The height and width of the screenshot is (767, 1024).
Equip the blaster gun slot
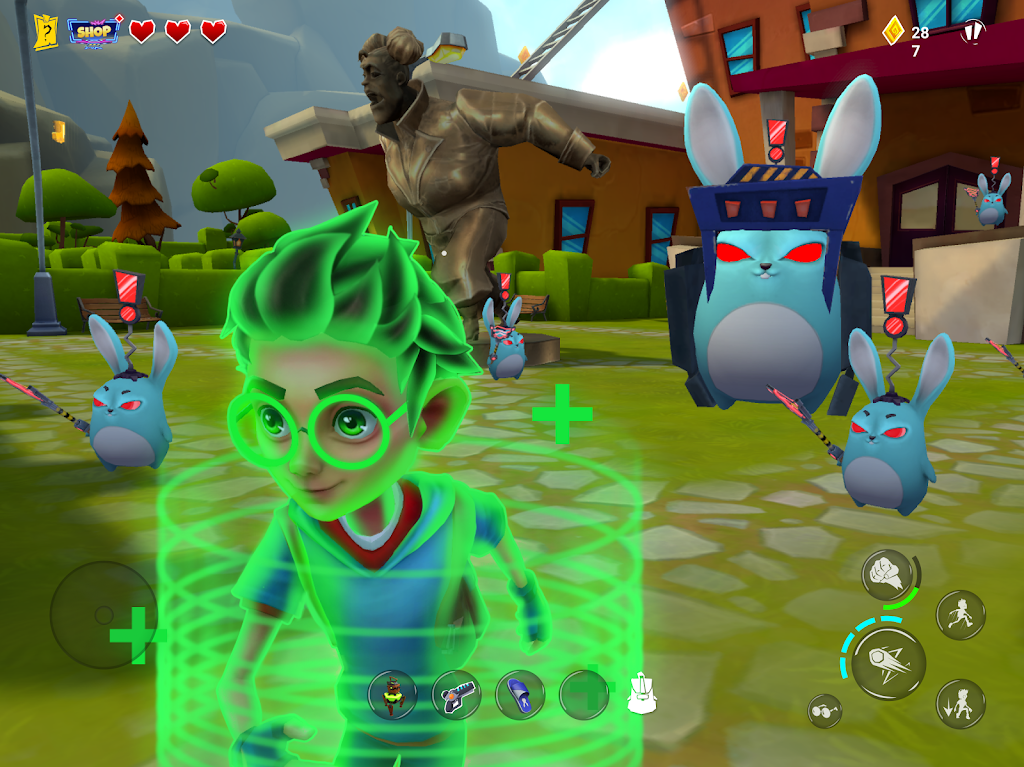(x=456, y=694)
